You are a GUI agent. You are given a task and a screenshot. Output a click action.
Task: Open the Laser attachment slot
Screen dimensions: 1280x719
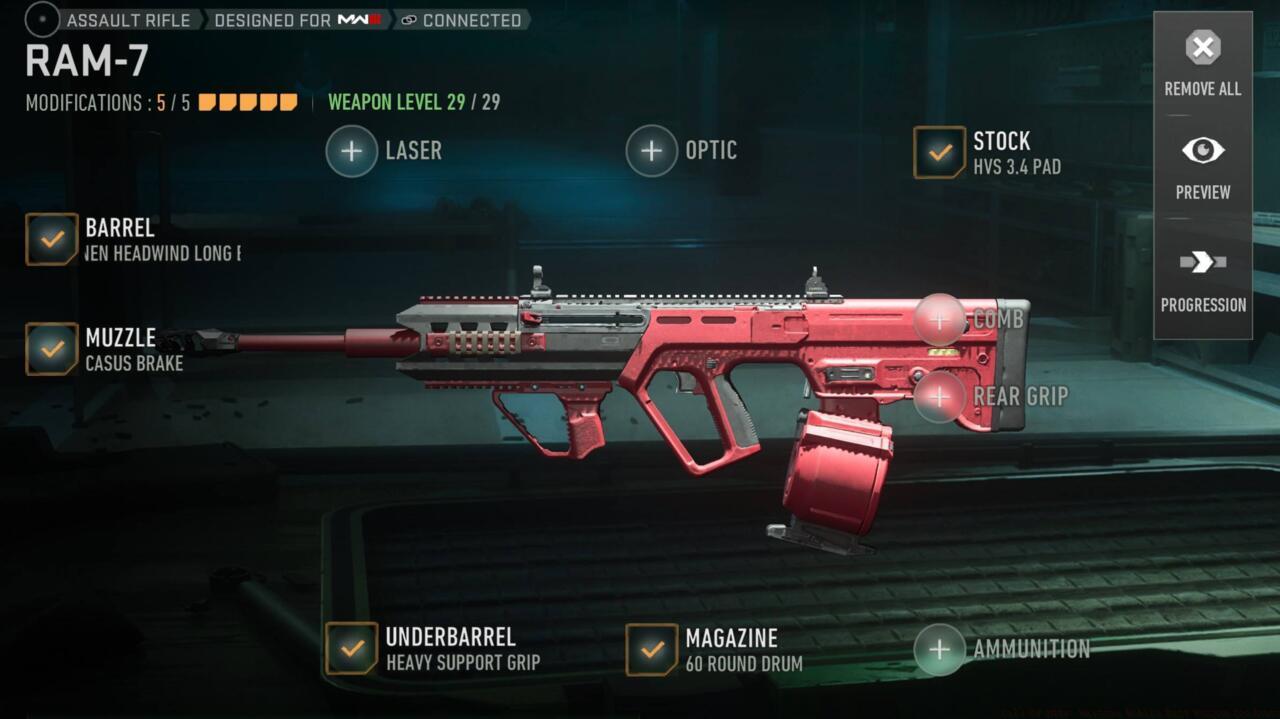352,151
